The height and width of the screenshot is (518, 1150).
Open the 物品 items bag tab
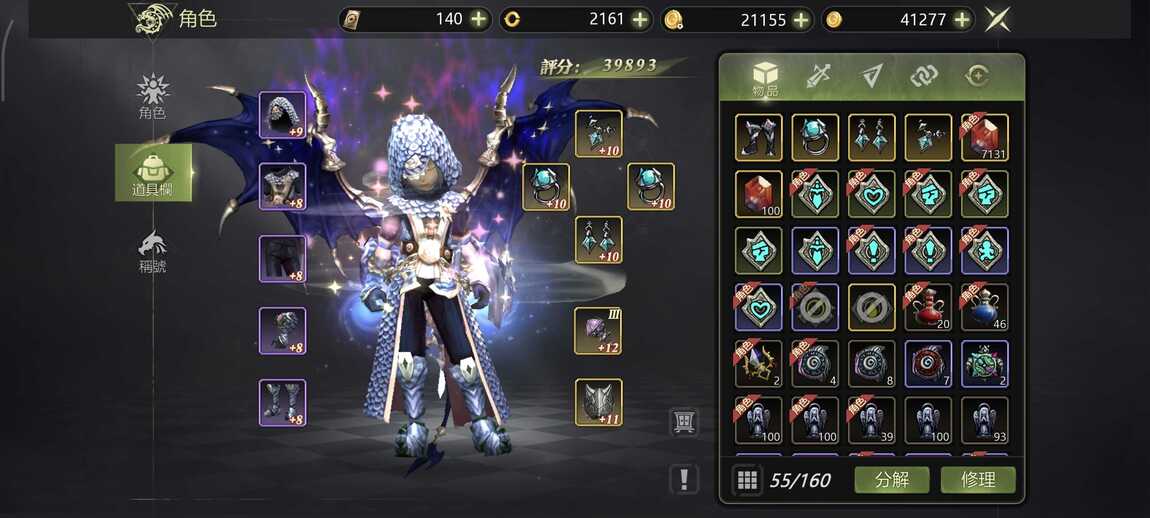click(765, 78)
